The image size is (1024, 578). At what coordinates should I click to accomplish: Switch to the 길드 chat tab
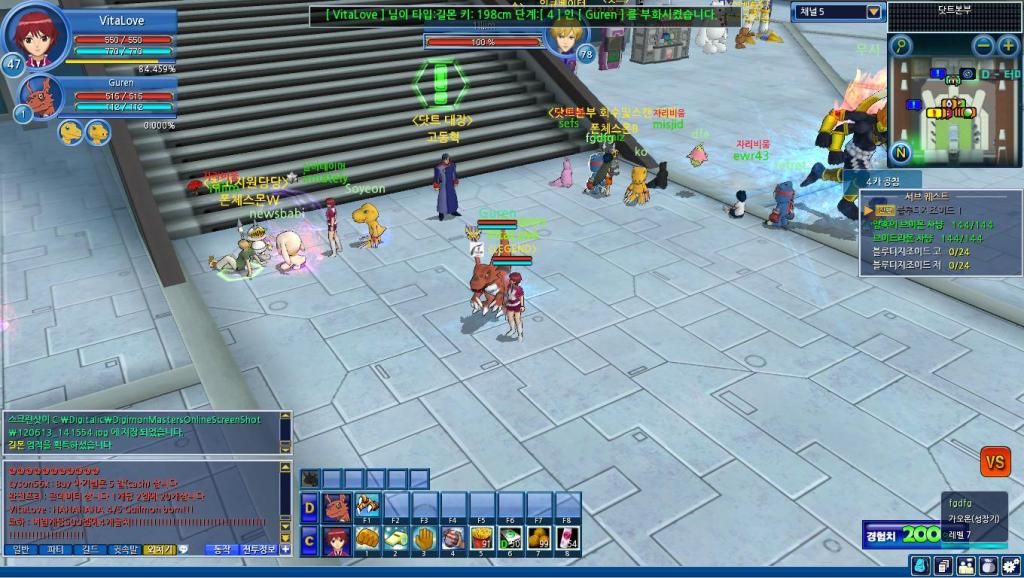[x=90, y=549]
